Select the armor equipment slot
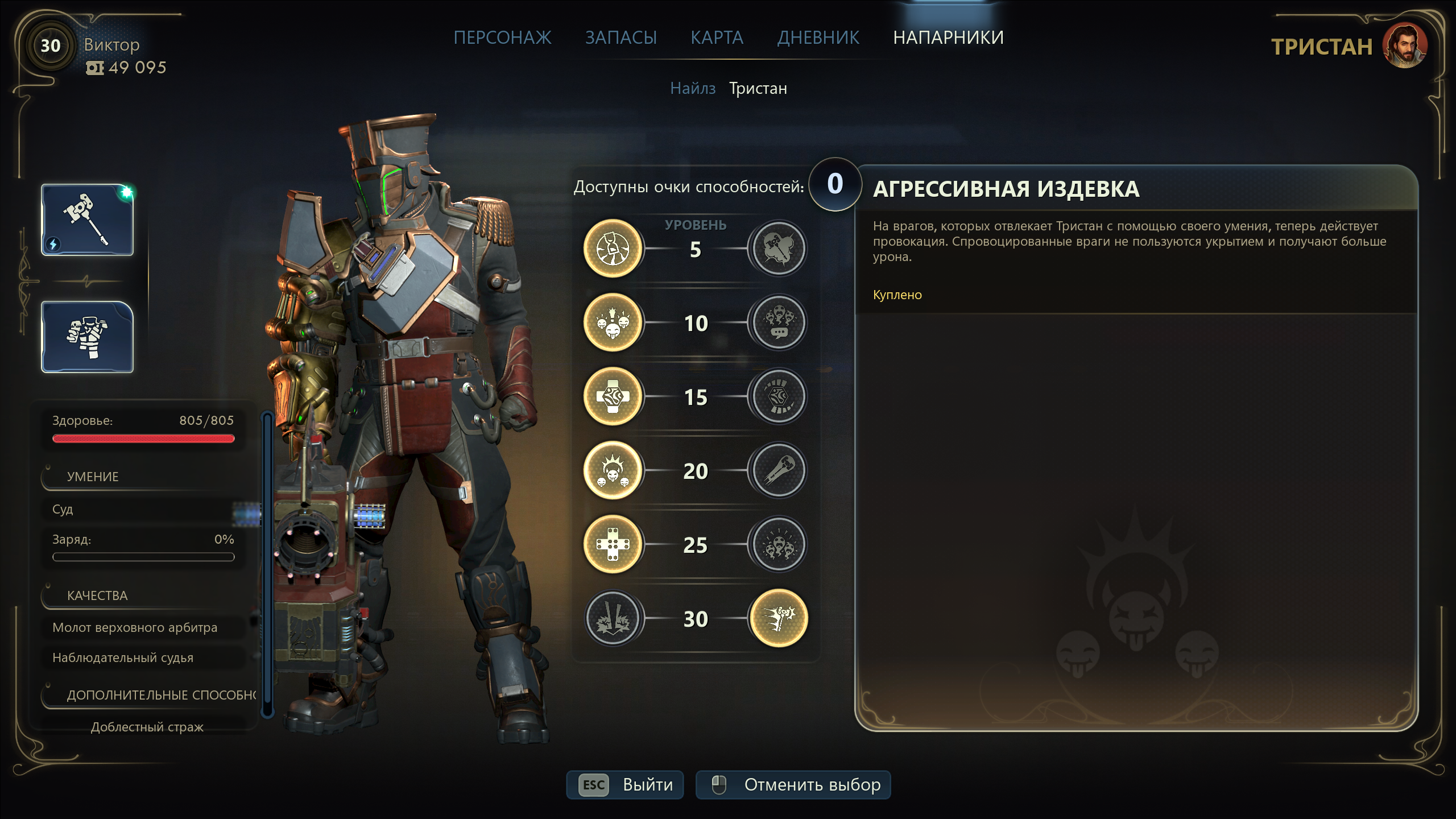The height and width of the screenshot is (819, 1456). (88, 337)
